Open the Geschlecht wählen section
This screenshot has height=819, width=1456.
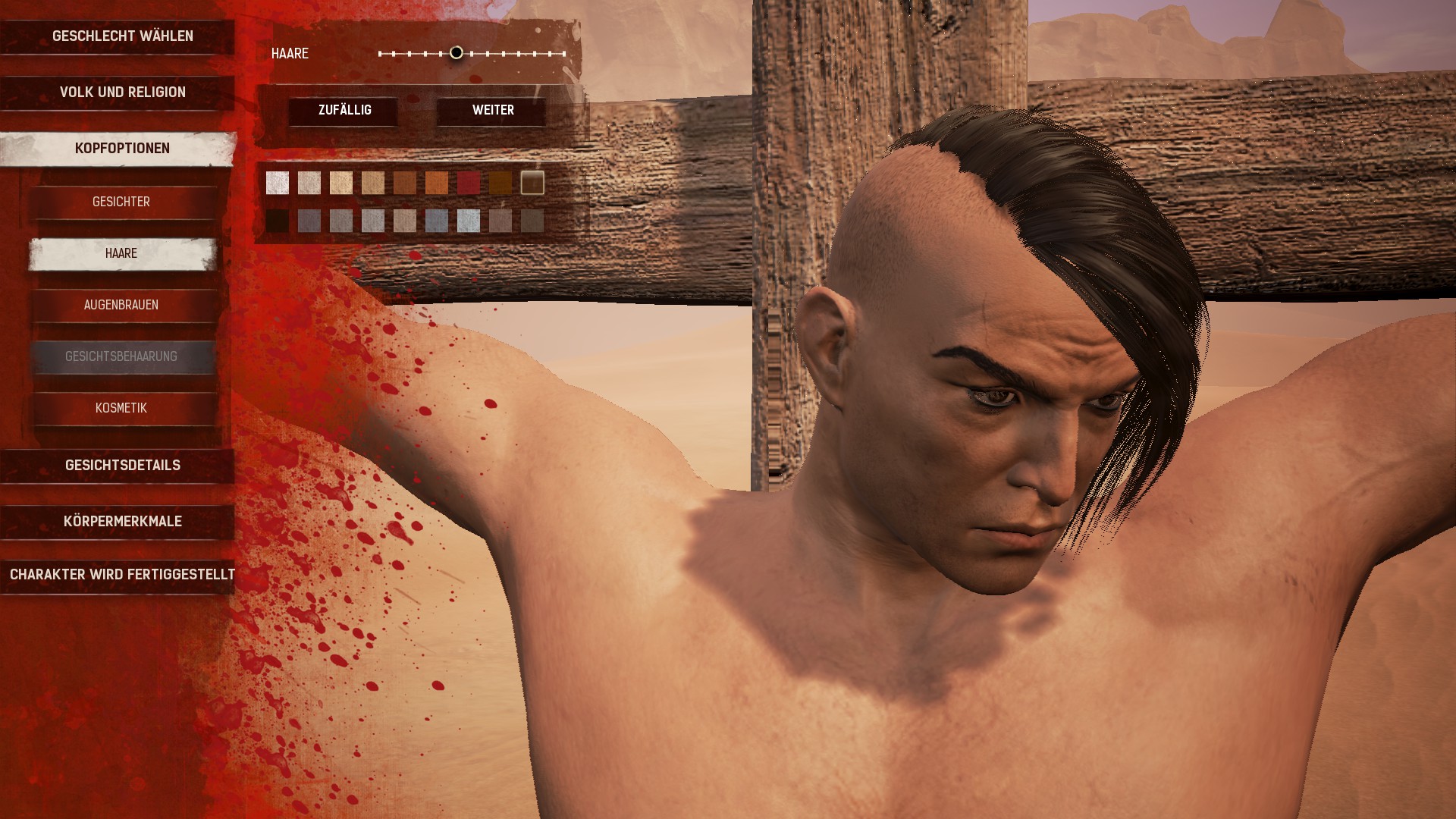click(121, 36)
